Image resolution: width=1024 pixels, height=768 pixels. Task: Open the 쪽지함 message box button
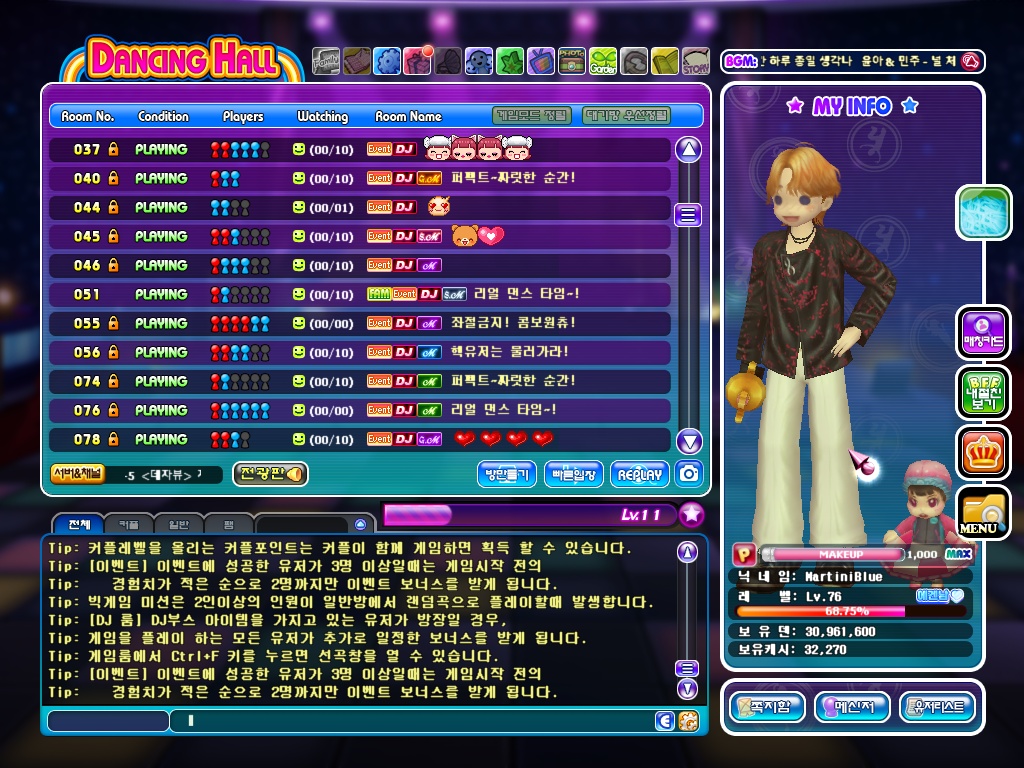767,707
